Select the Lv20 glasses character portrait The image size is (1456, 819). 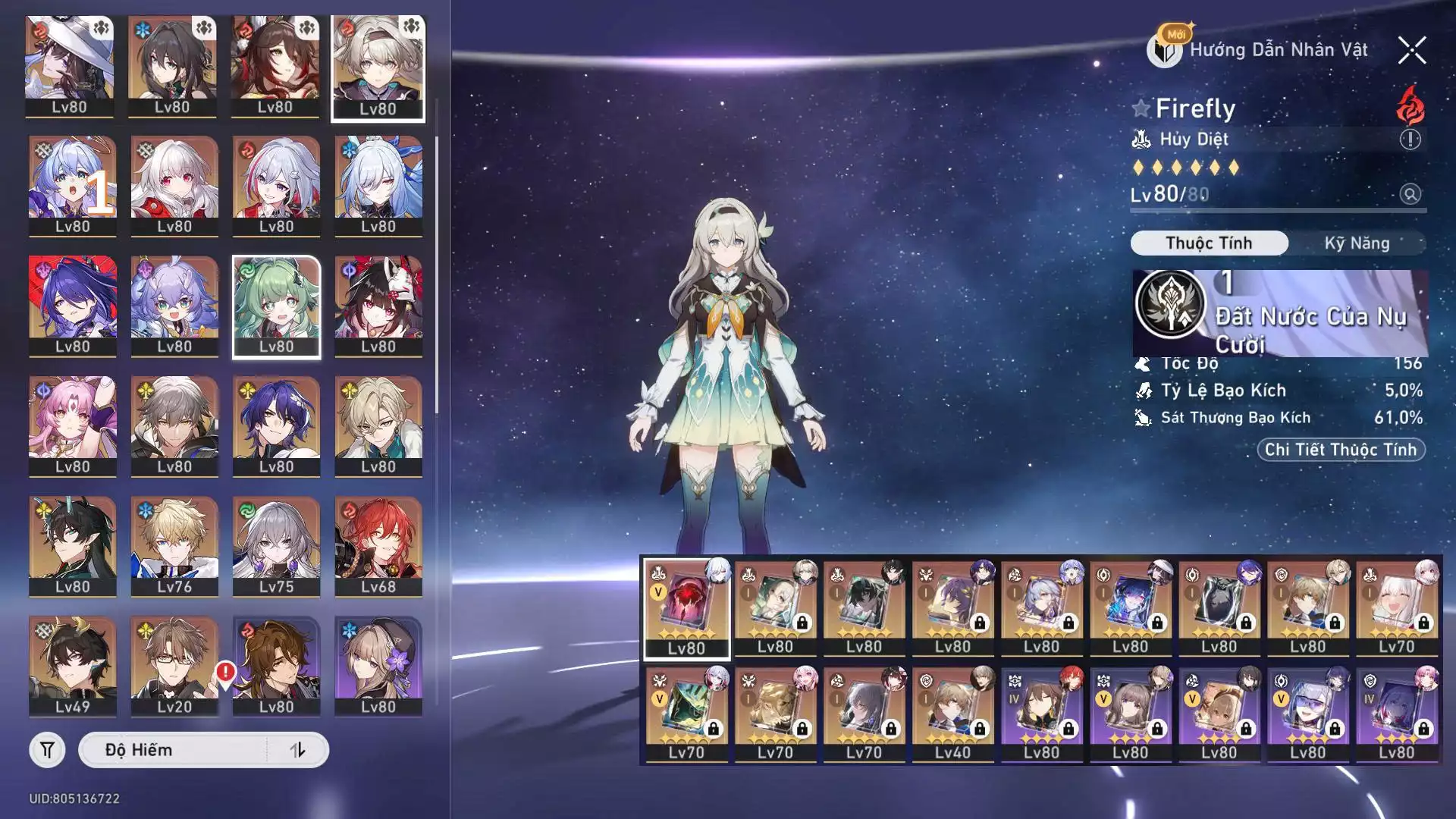[x=174, y=665]
